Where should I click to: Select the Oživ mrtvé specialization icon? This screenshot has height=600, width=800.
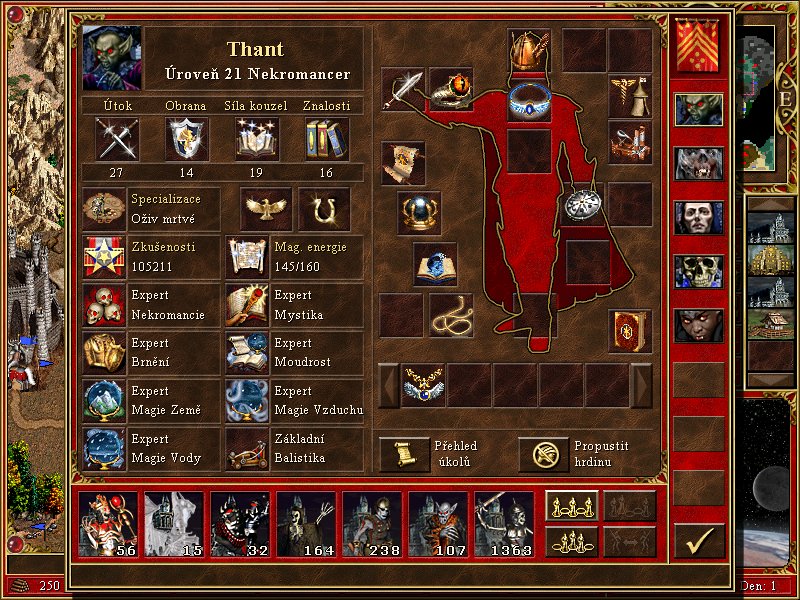[x=104, y=209]
